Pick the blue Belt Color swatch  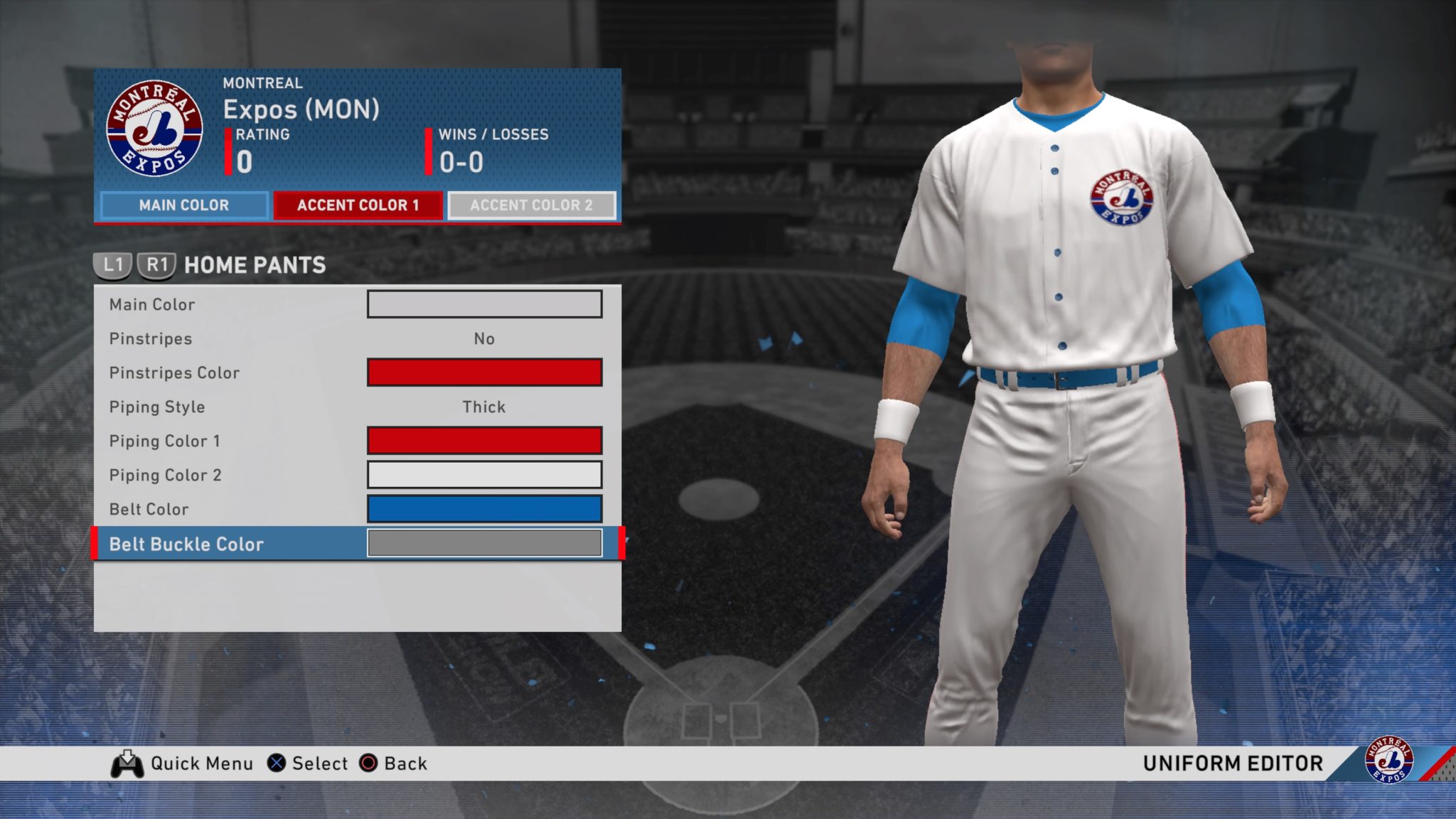(484, 509)
